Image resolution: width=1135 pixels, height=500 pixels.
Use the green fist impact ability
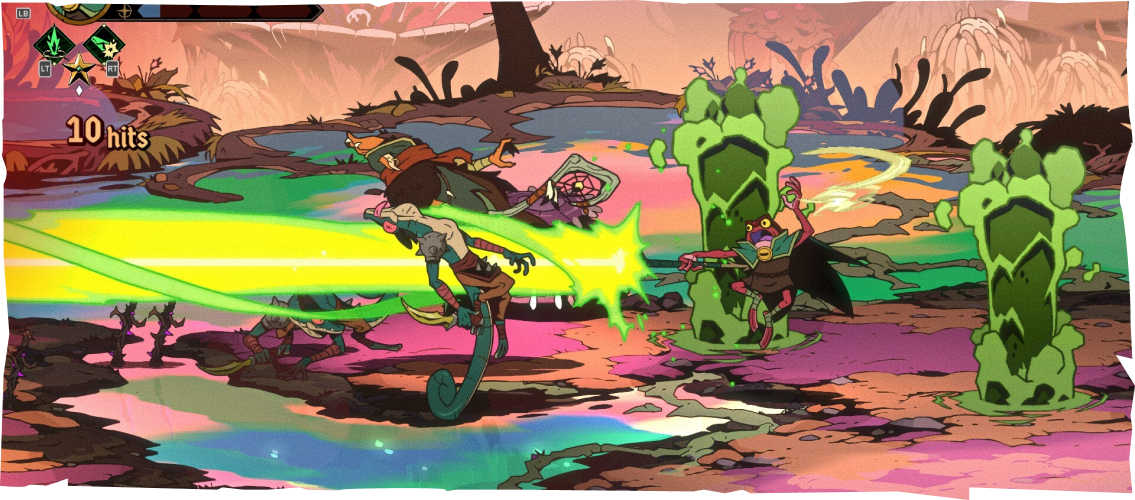(x=103, y=44)
